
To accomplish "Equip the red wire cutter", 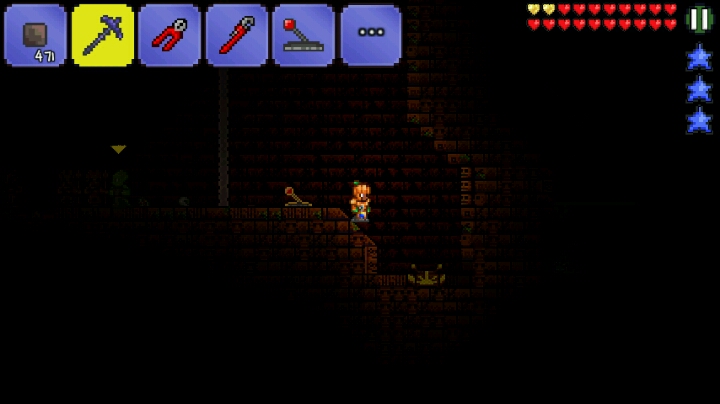I will click(x=169, y=35).
